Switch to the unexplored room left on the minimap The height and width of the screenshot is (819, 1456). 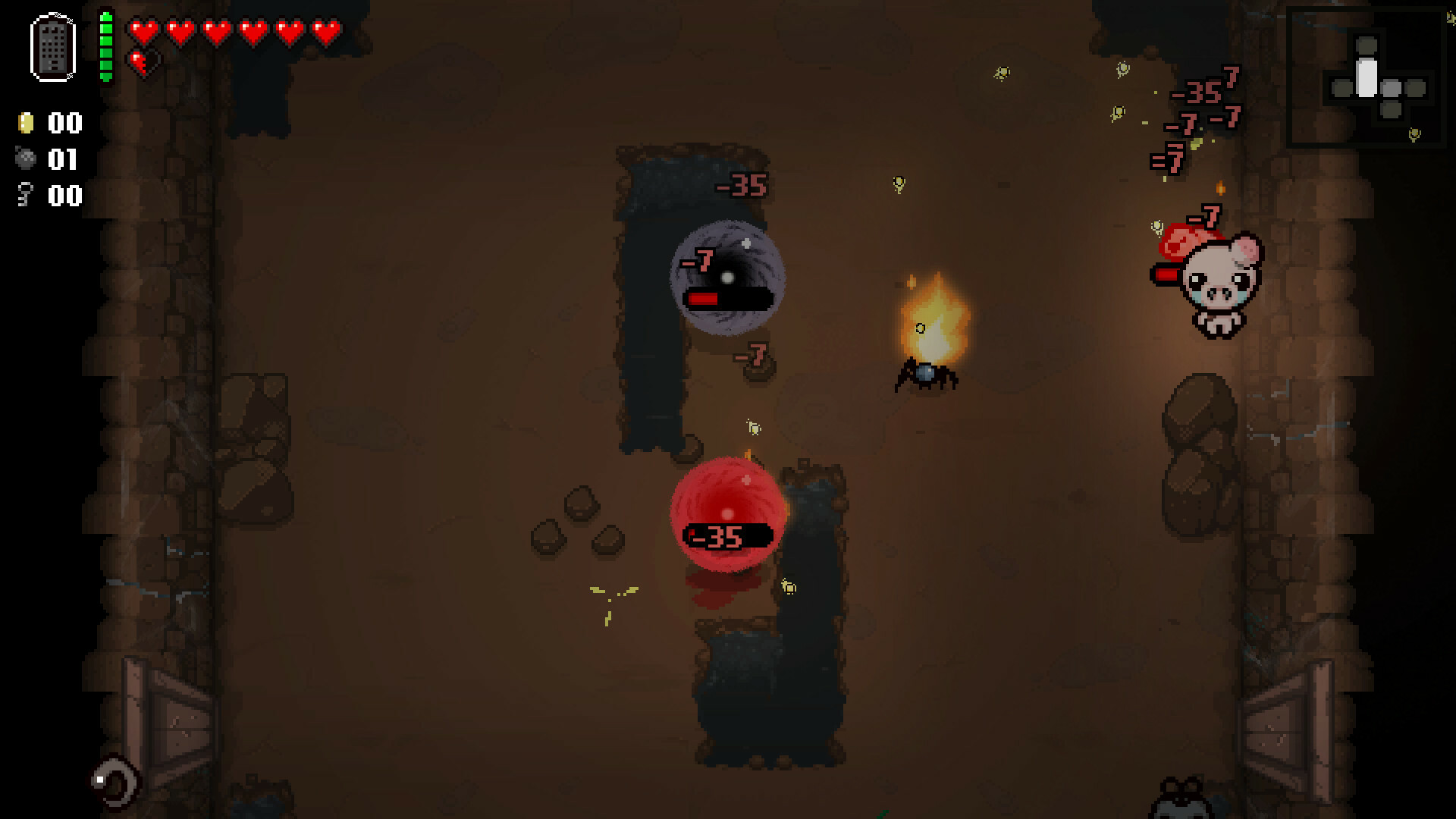pyautogui.click(x=1342, y=88)
